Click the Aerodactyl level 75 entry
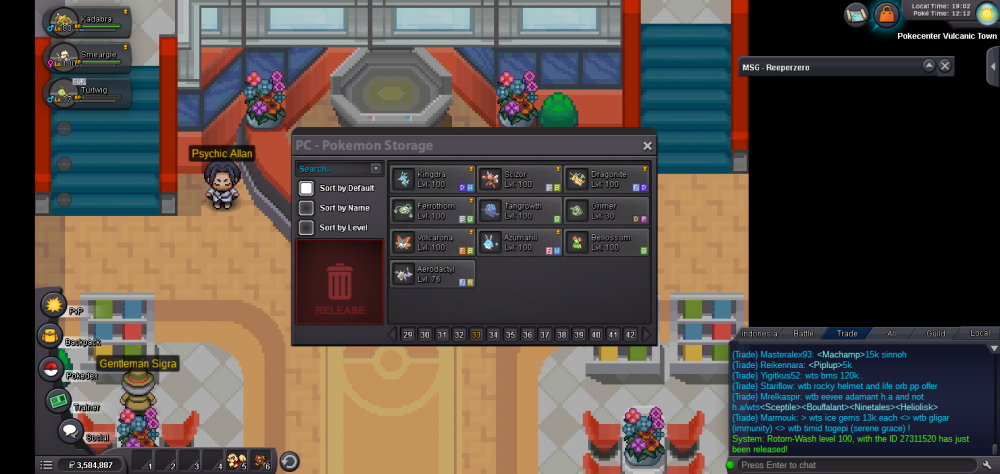 pos(432,273)
